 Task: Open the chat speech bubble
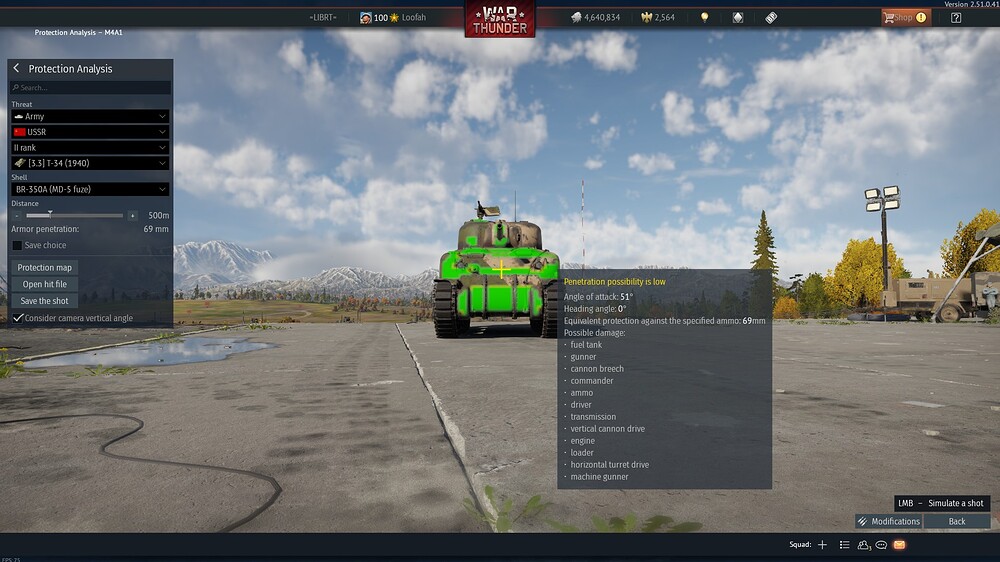pyautogui.click(x=881, y=545)
